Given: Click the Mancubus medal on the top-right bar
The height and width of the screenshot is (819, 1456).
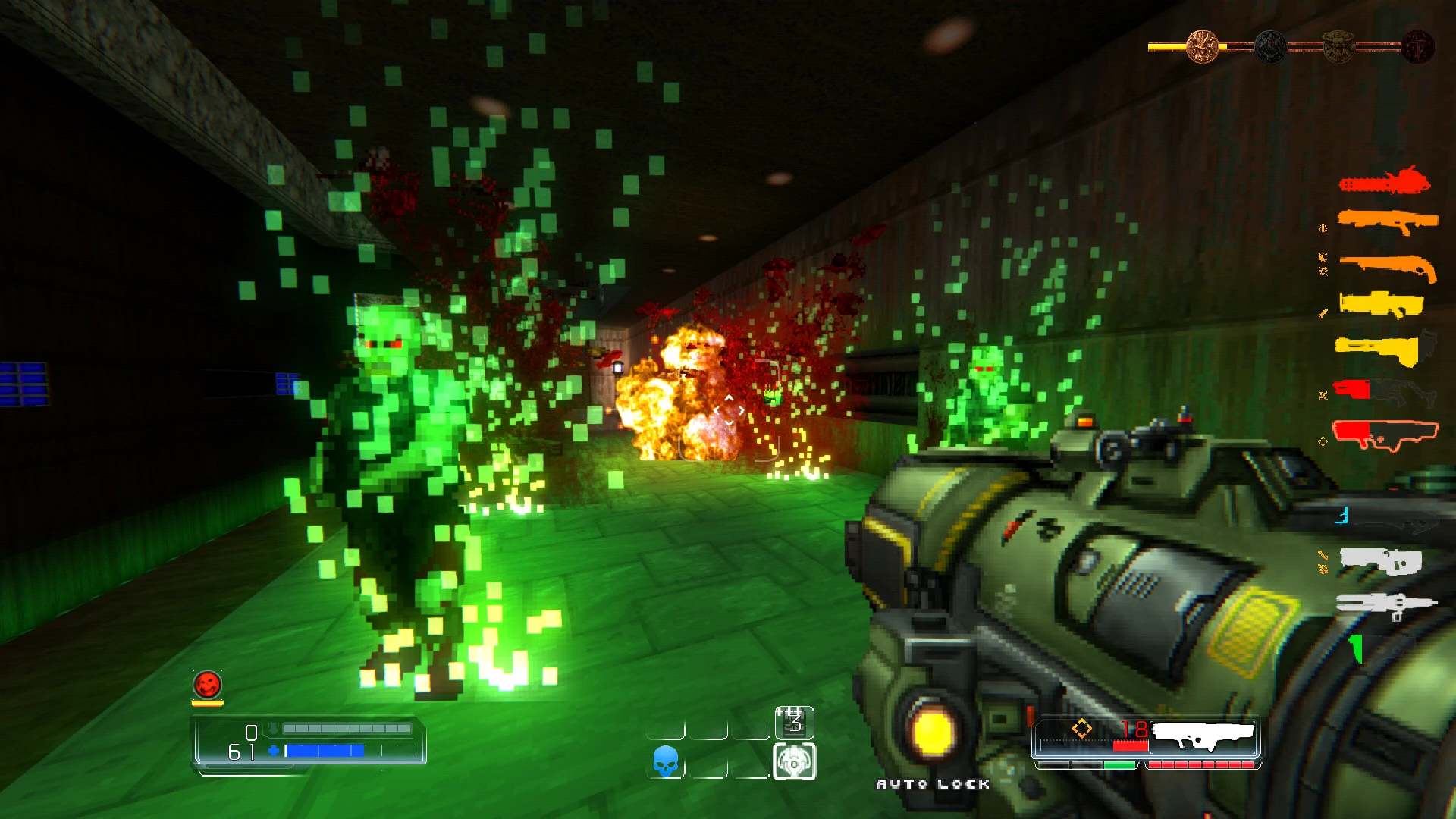Looking at the screenshot, I should click(1338, 47).
